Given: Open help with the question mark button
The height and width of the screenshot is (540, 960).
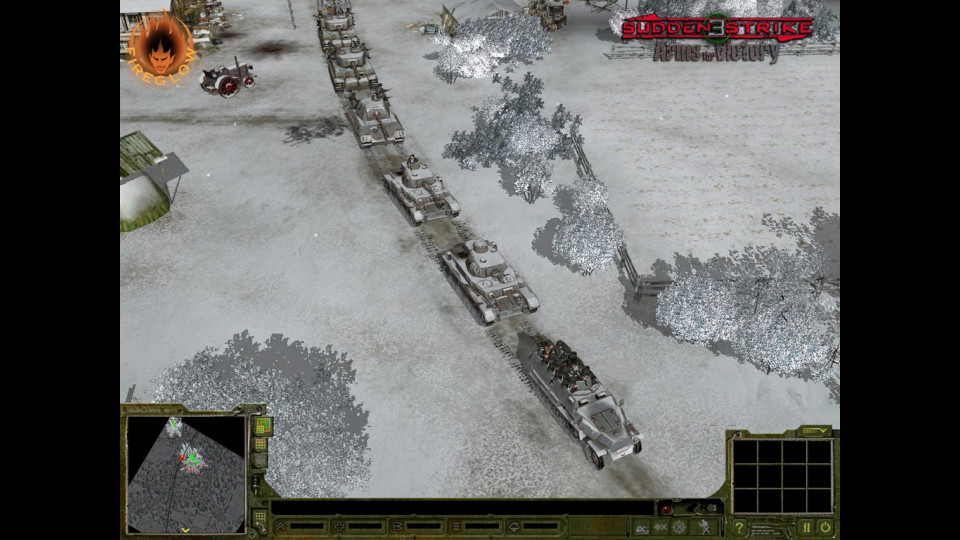Looking at the screenshot, I should pyautogui.click(x=739, y=527).
